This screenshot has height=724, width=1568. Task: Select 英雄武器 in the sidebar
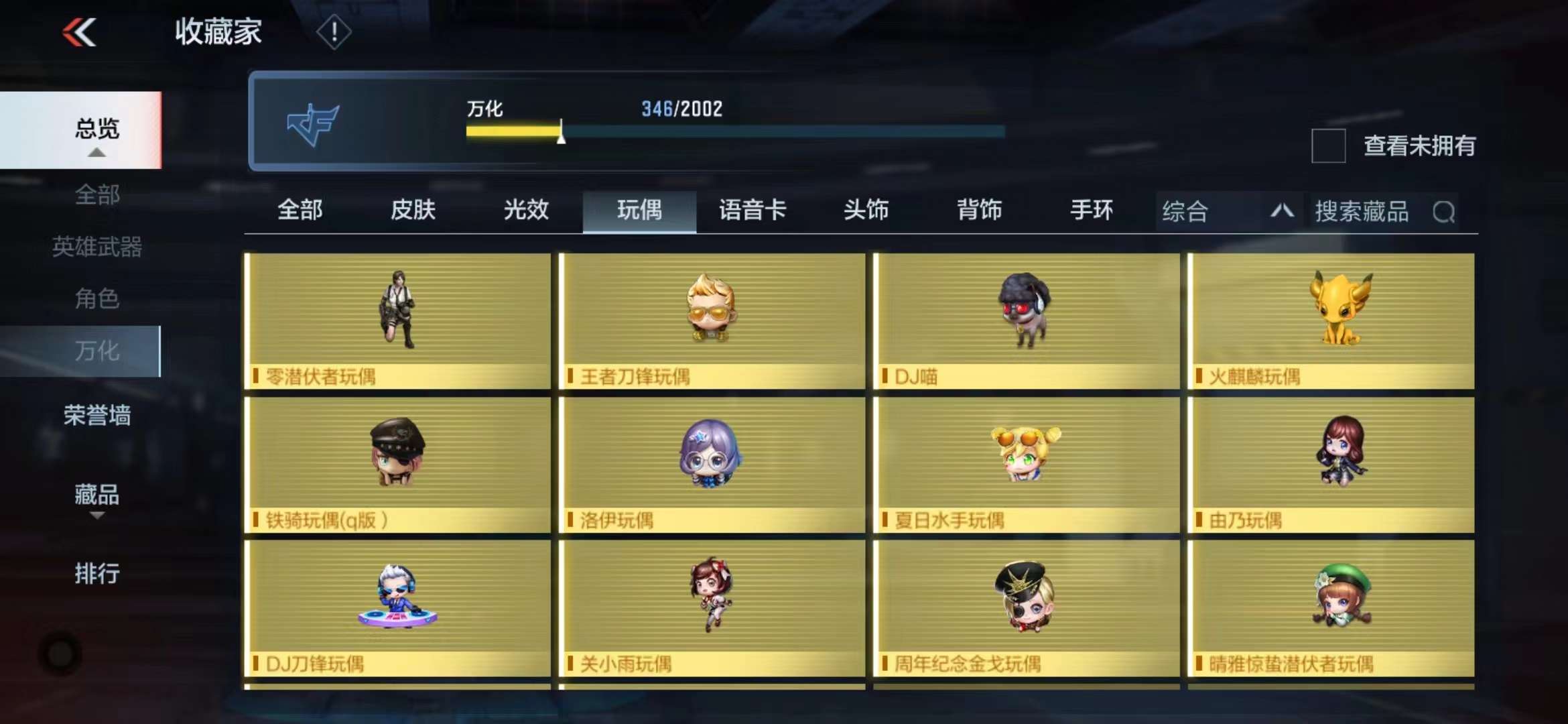click(97, 247)
